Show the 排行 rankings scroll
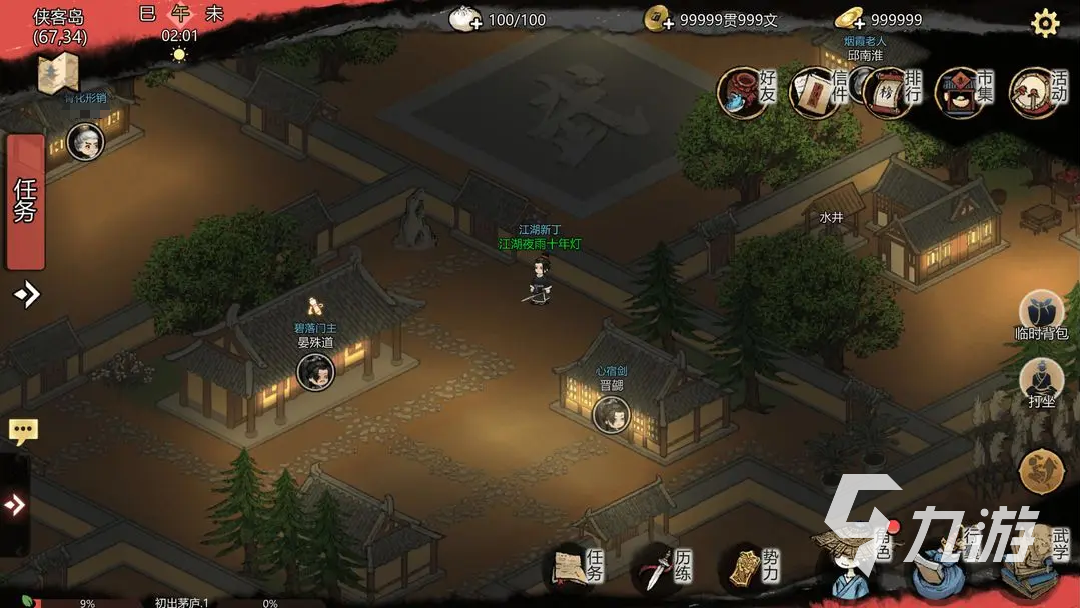 [x=891, y=92]
